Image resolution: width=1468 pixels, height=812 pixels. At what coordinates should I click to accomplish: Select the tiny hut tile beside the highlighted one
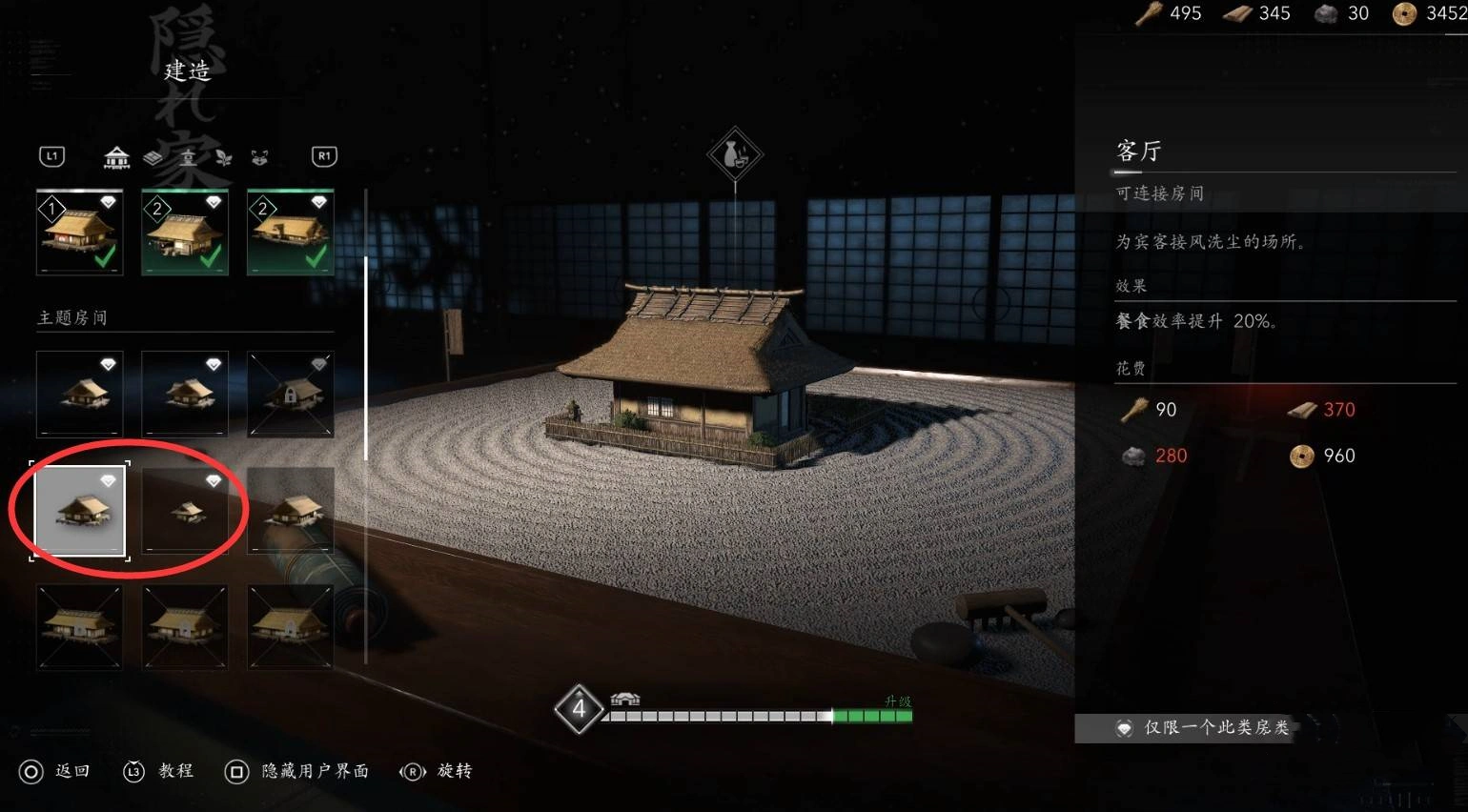(185, 510)
